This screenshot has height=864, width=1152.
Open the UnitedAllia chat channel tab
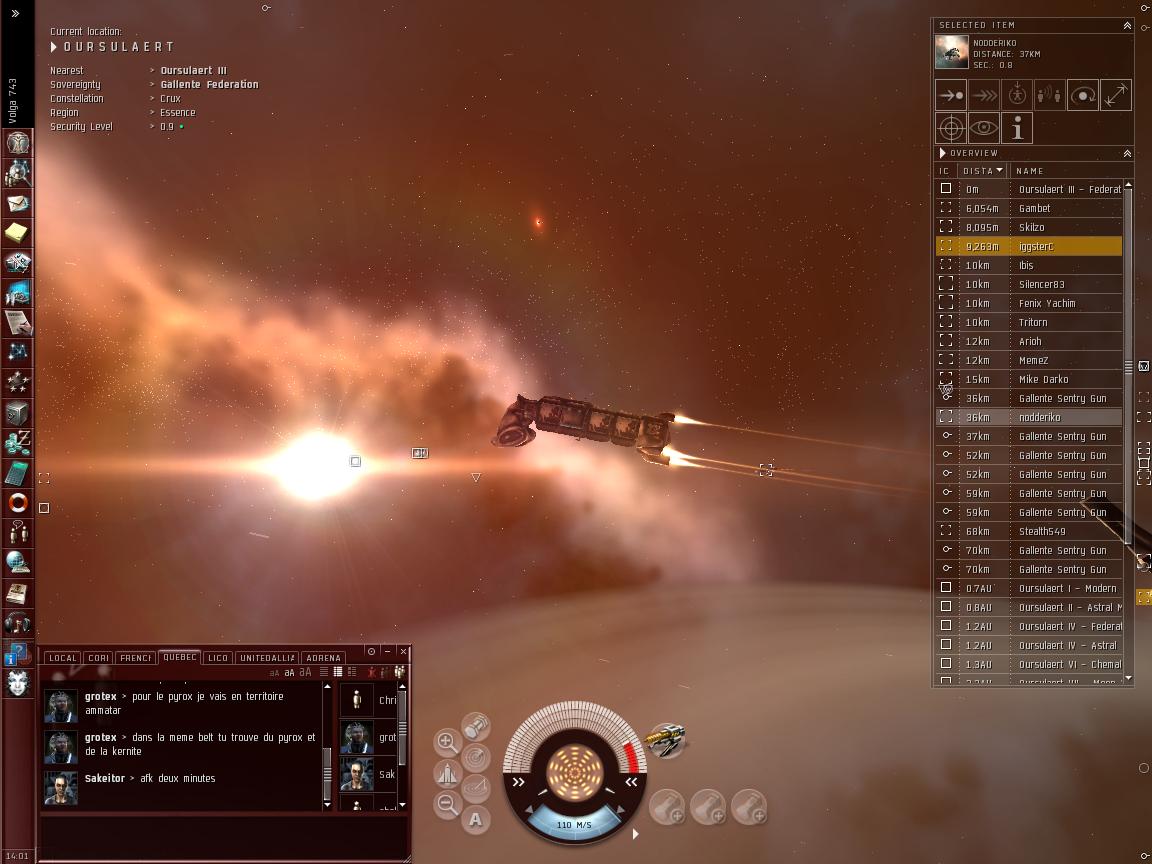pos(267,658)
